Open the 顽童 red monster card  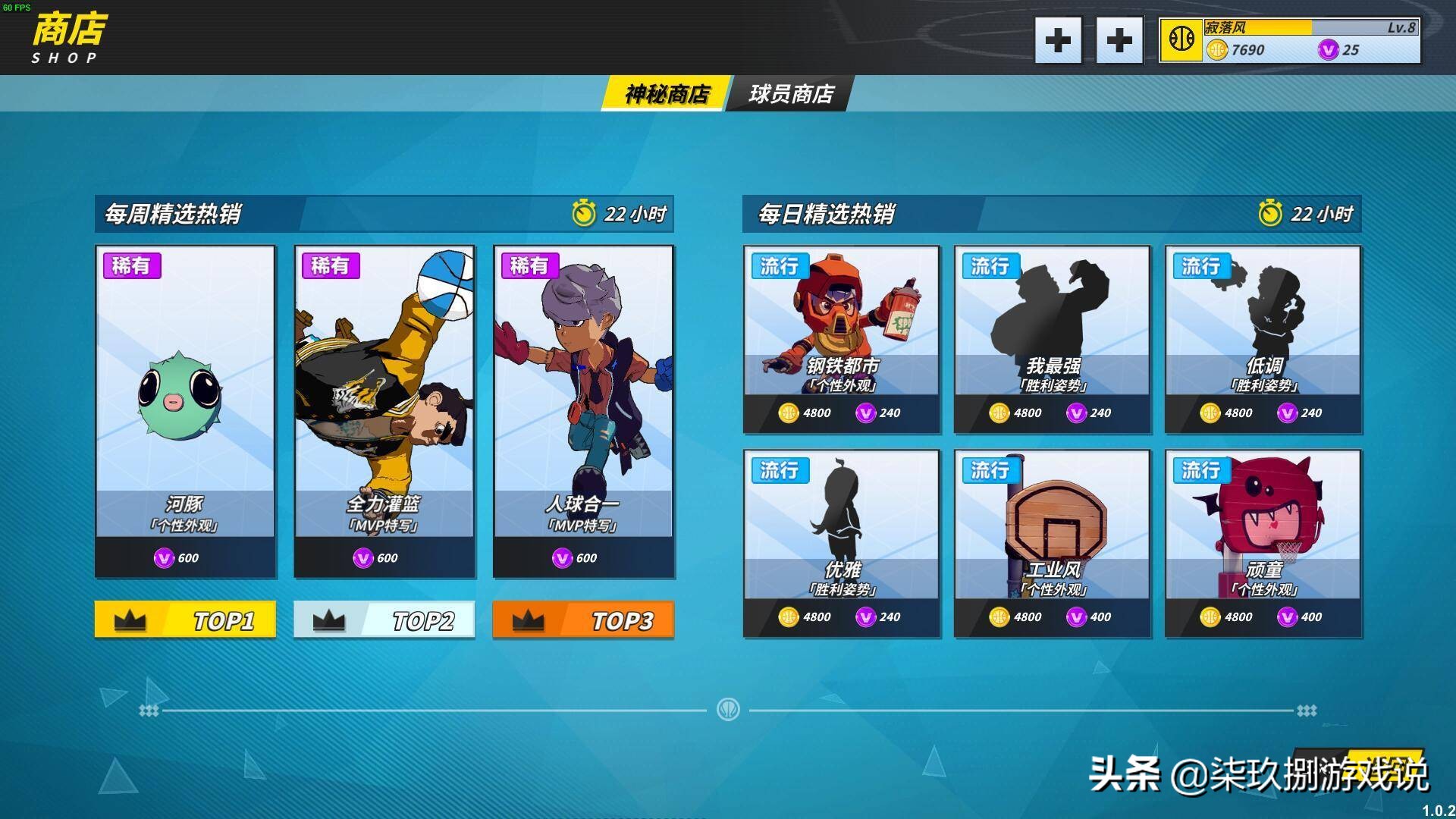tap(1263, 543)
